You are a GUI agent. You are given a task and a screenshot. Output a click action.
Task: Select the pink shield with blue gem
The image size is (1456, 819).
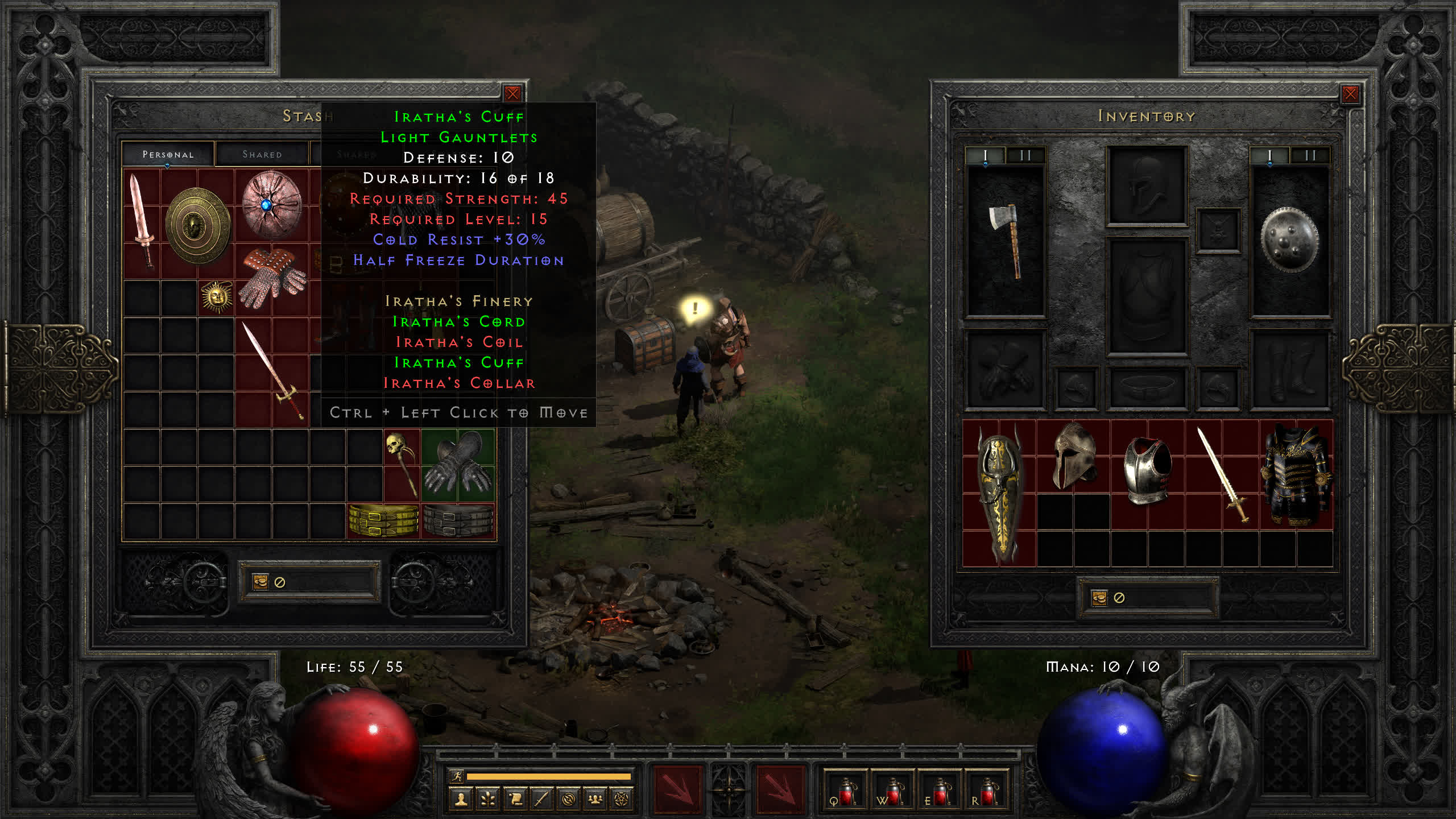271,205
